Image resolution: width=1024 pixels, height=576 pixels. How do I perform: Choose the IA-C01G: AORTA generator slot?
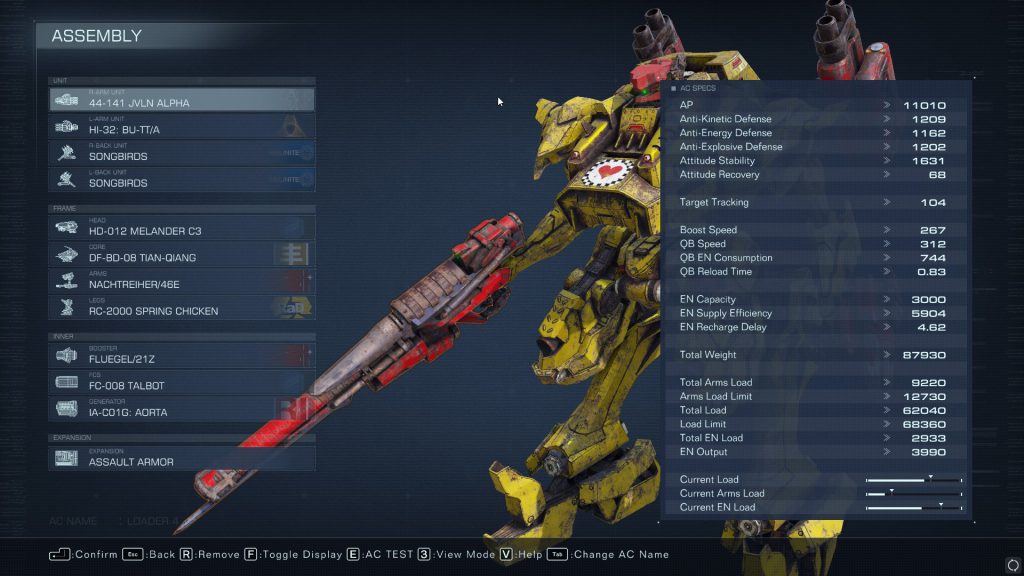(182, 409)
